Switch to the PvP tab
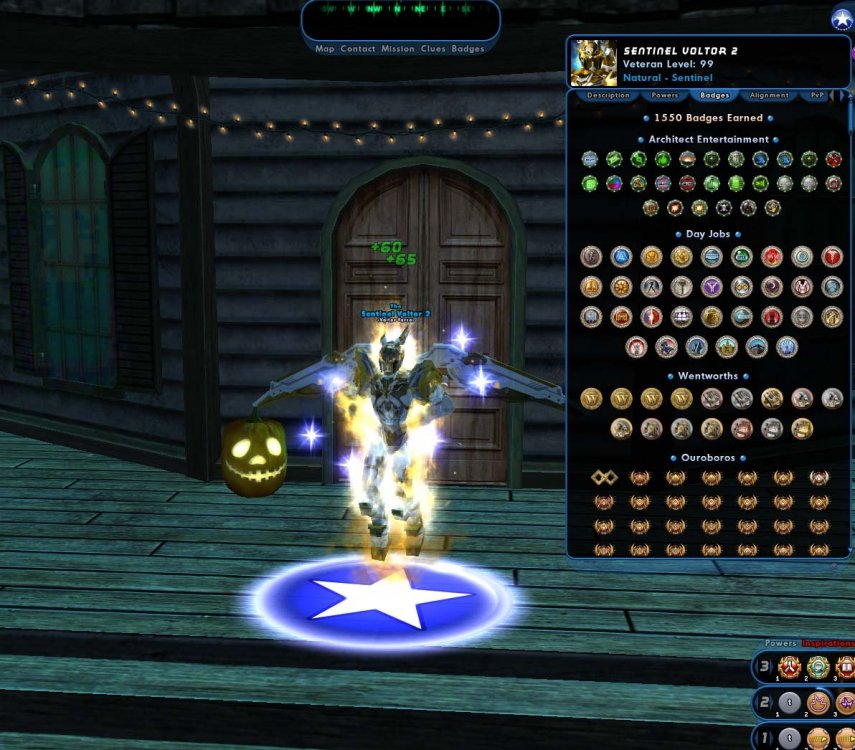 (x=817, y=96)
